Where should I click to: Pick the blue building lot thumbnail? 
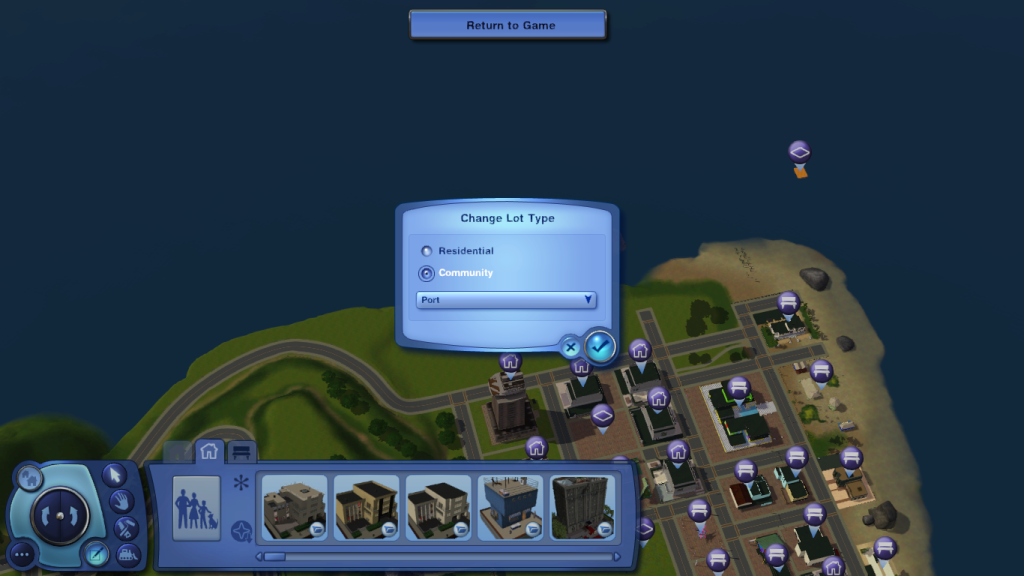click(x=510, y=507)
